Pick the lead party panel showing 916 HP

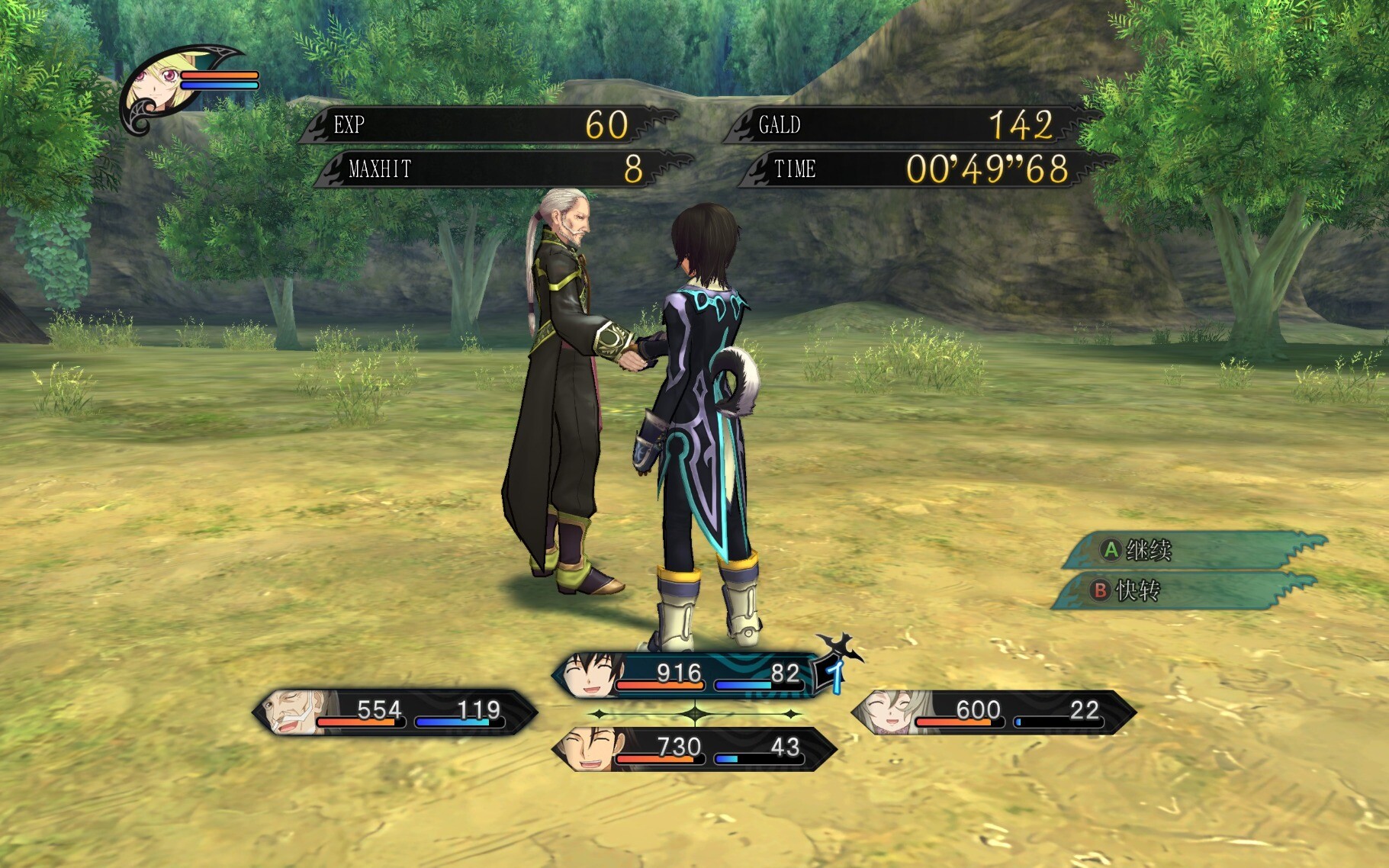[694, 675]
